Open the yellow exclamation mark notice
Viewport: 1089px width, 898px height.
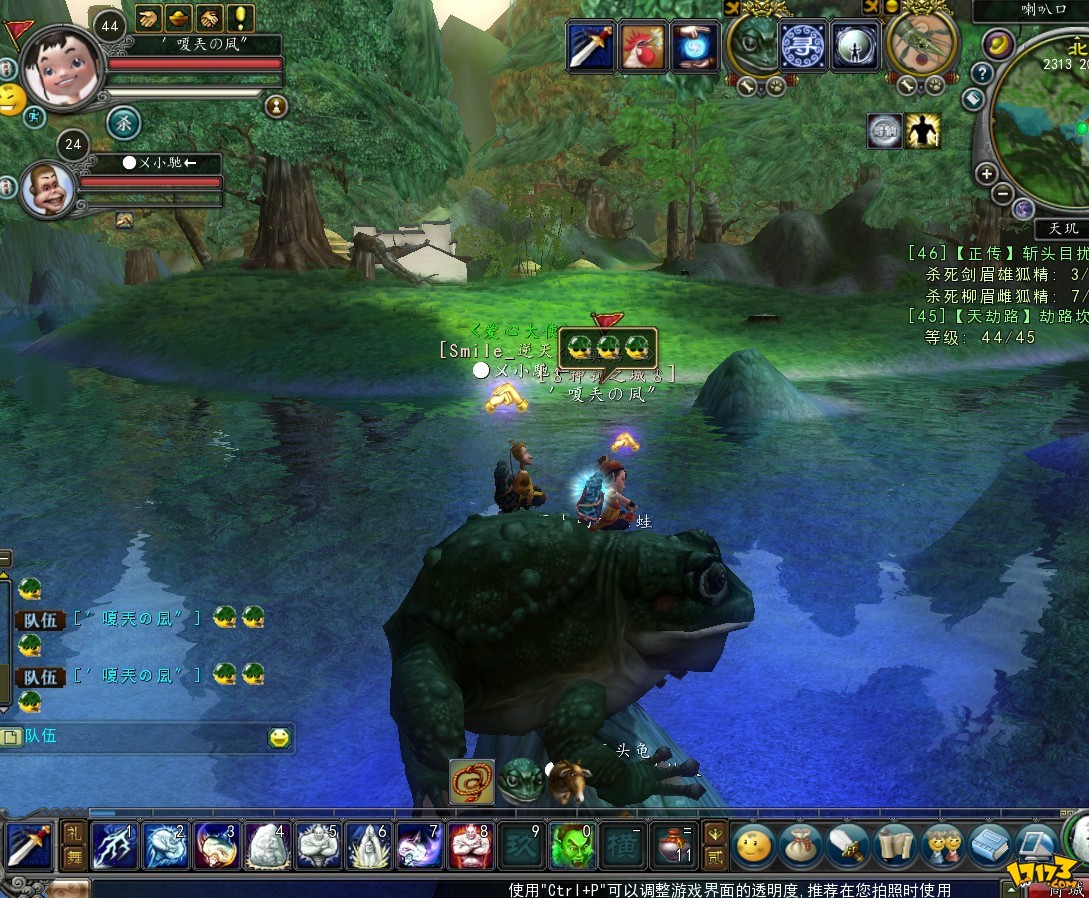(x=240, y=18)
